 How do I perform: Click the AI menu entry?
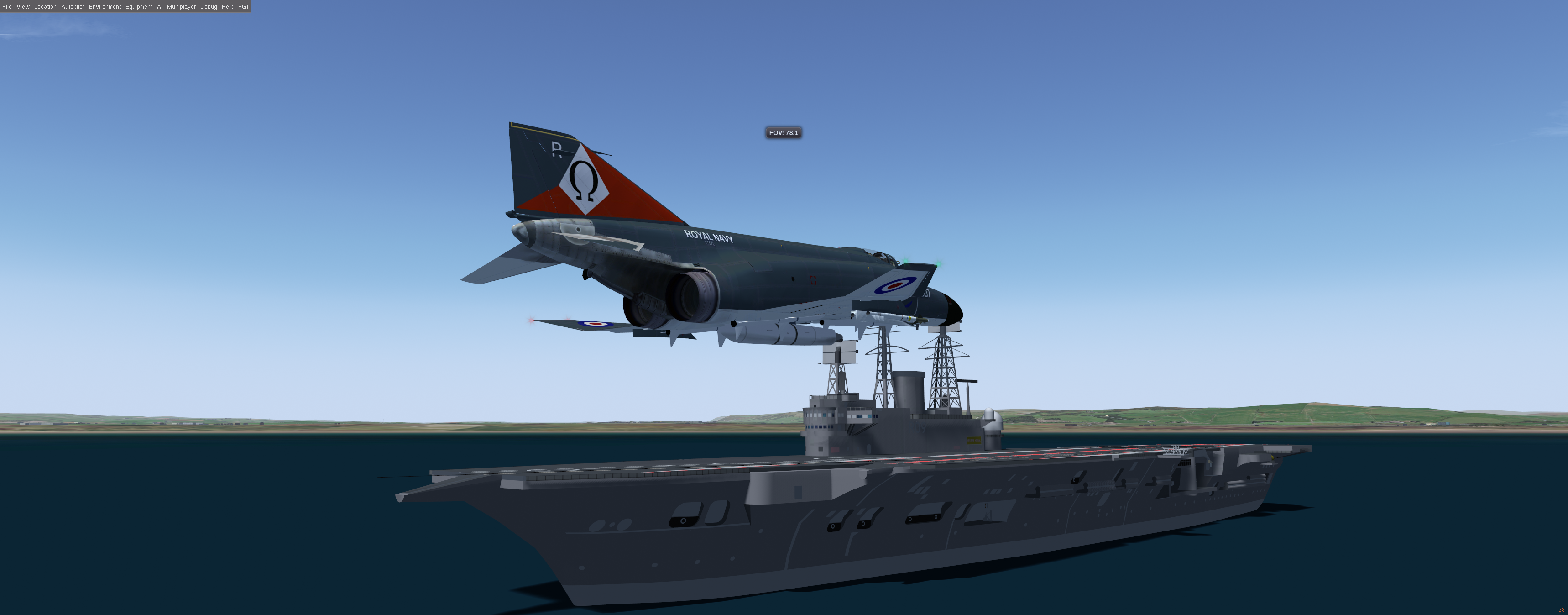[159, 7]
